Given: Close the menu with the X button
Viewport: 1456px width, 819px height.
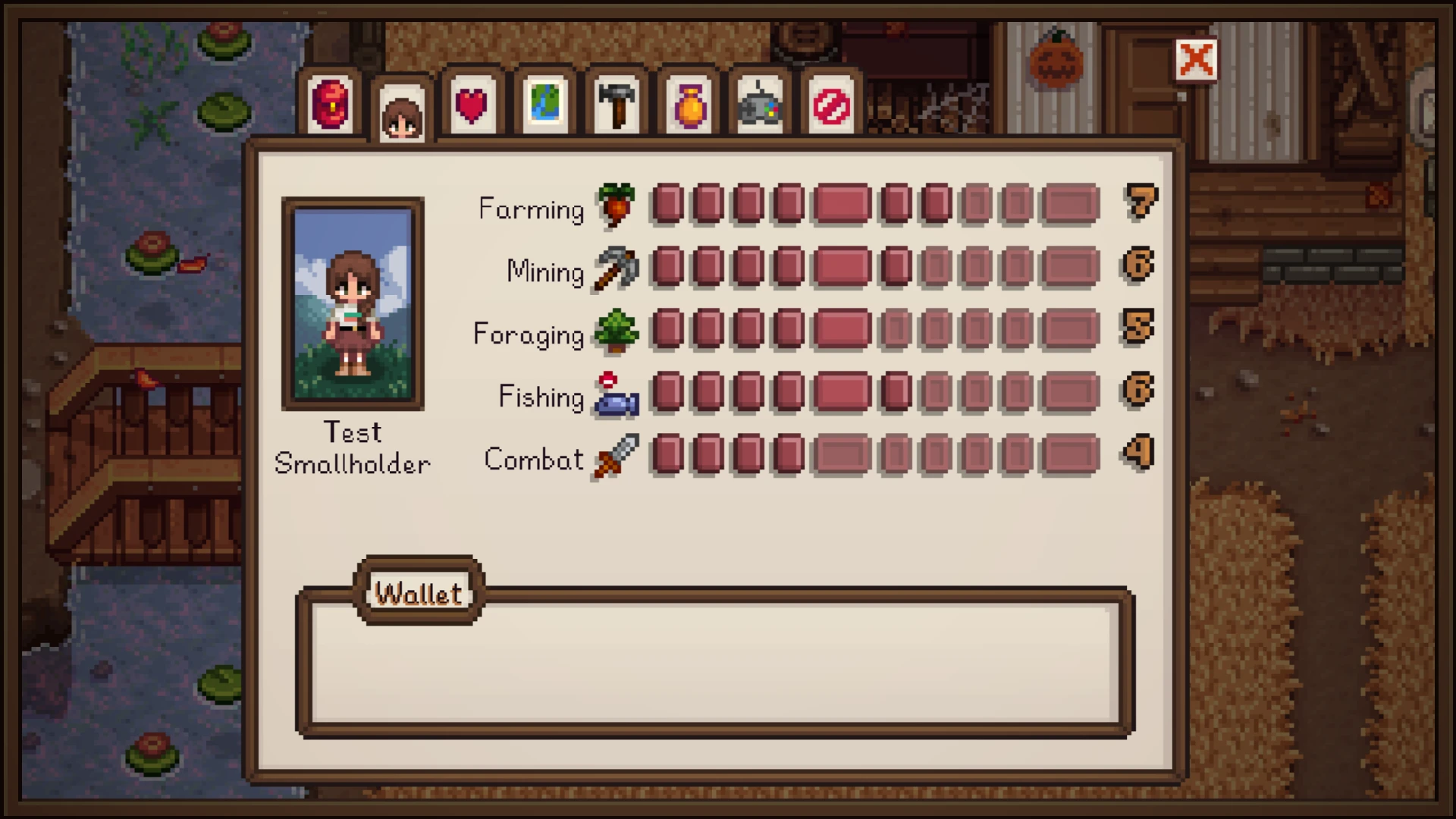Looking at the screenshot, I should [x=1196, y=60].
